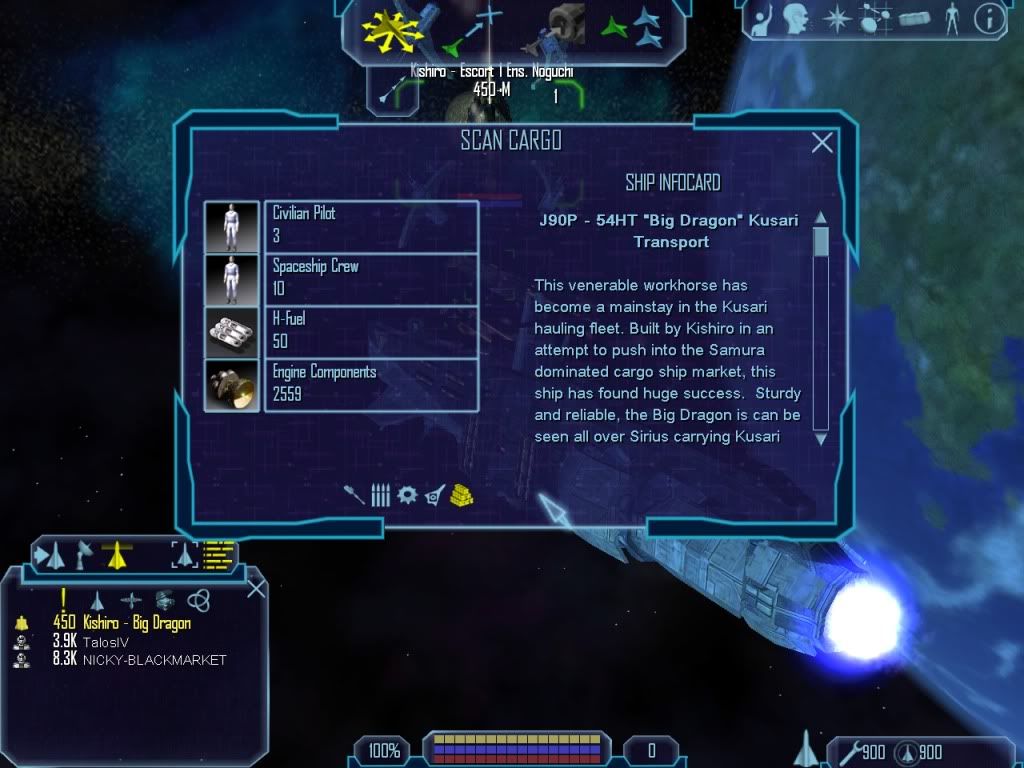
Task: Target NICKY-BLACKMARKET in the contact list
Action: [x=154, y=660]
